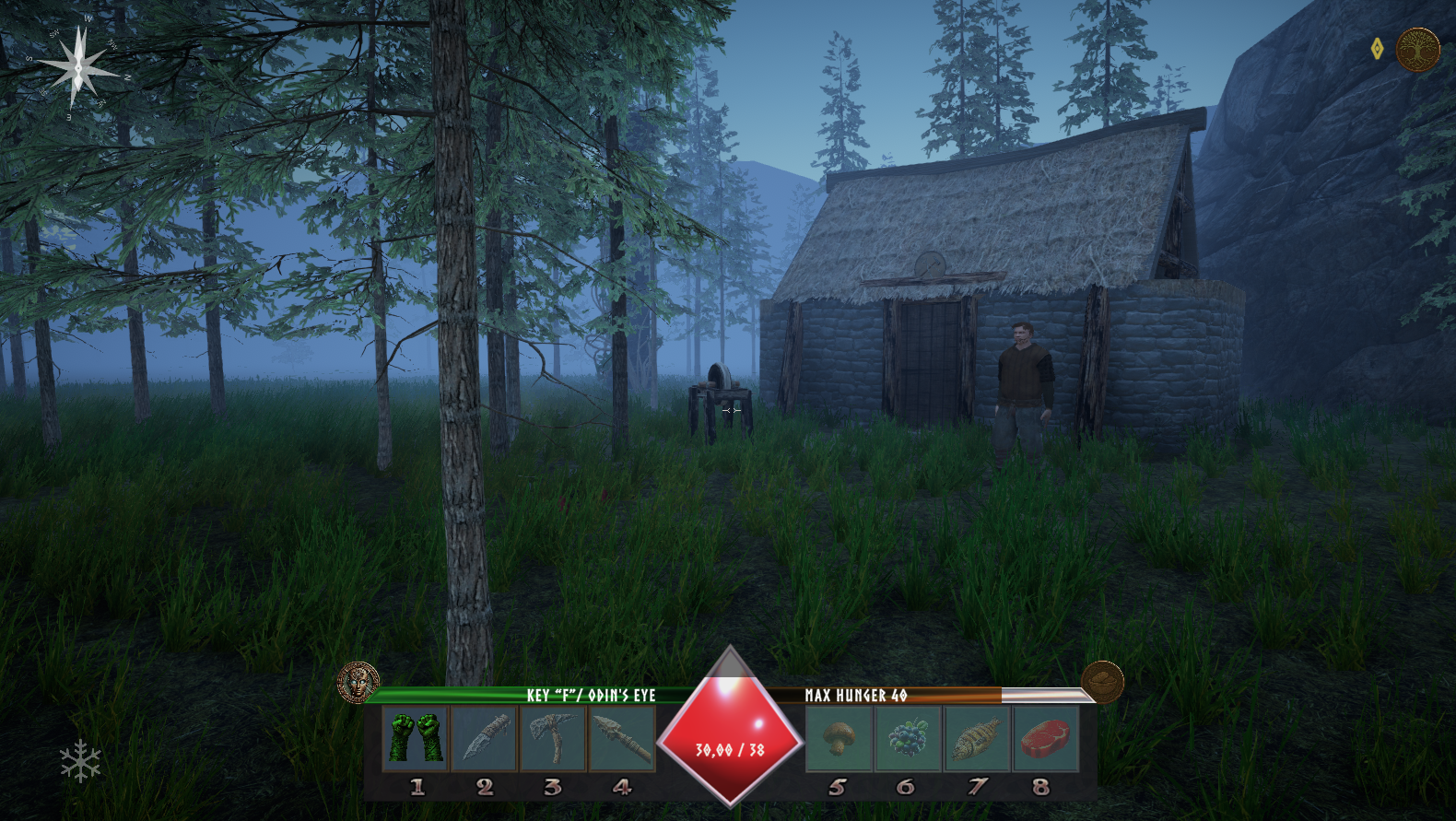Screen dimensions: 1456x821
Task: Select the green fists hotbar slot
Action: [416, 738]
